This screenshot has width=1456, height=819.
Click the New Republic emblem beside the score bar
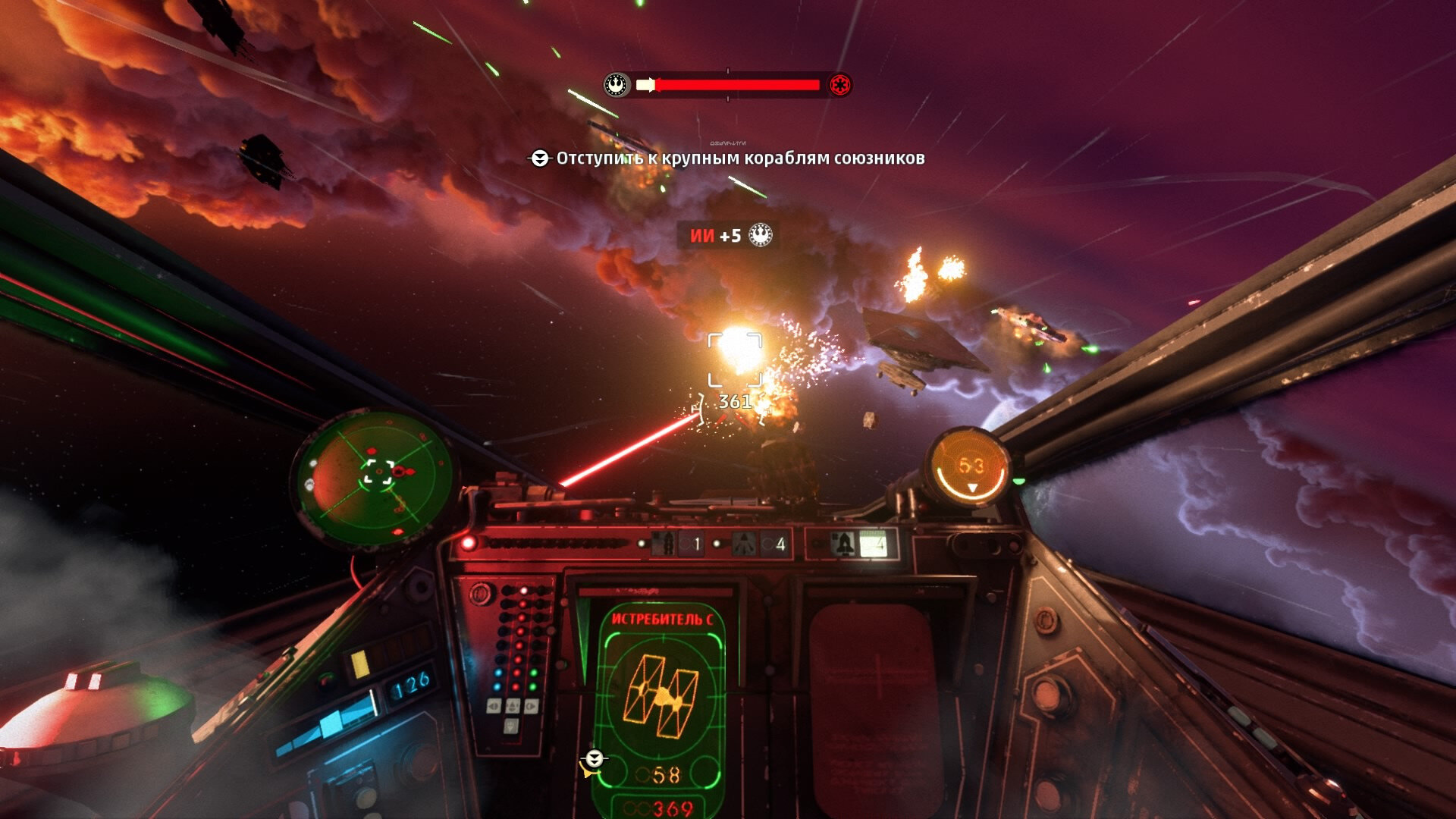[617, 84]
